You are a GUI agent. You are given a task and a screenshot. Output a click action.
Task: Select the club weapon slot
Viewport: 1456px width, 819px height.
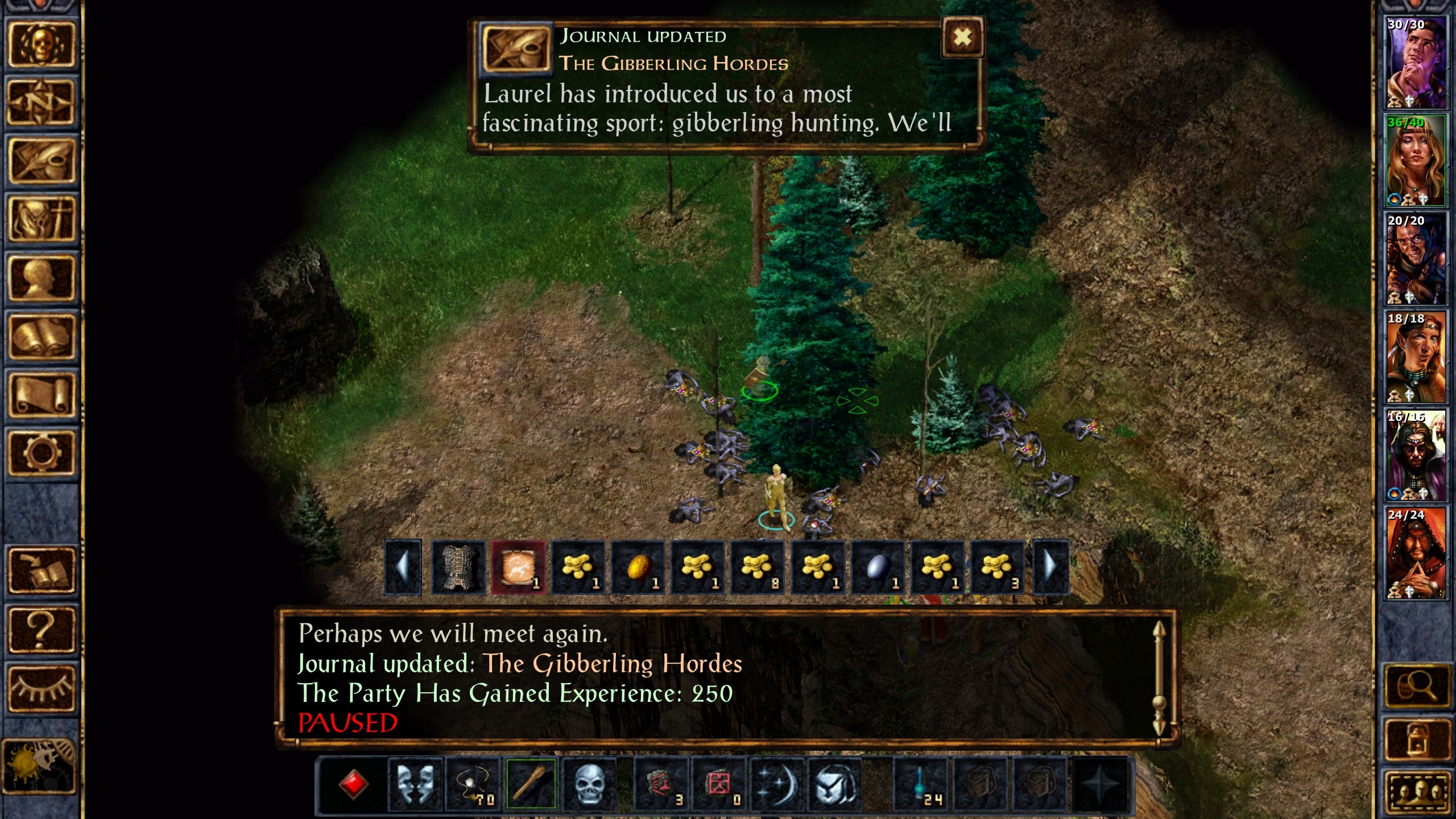(x=531, y=784)
